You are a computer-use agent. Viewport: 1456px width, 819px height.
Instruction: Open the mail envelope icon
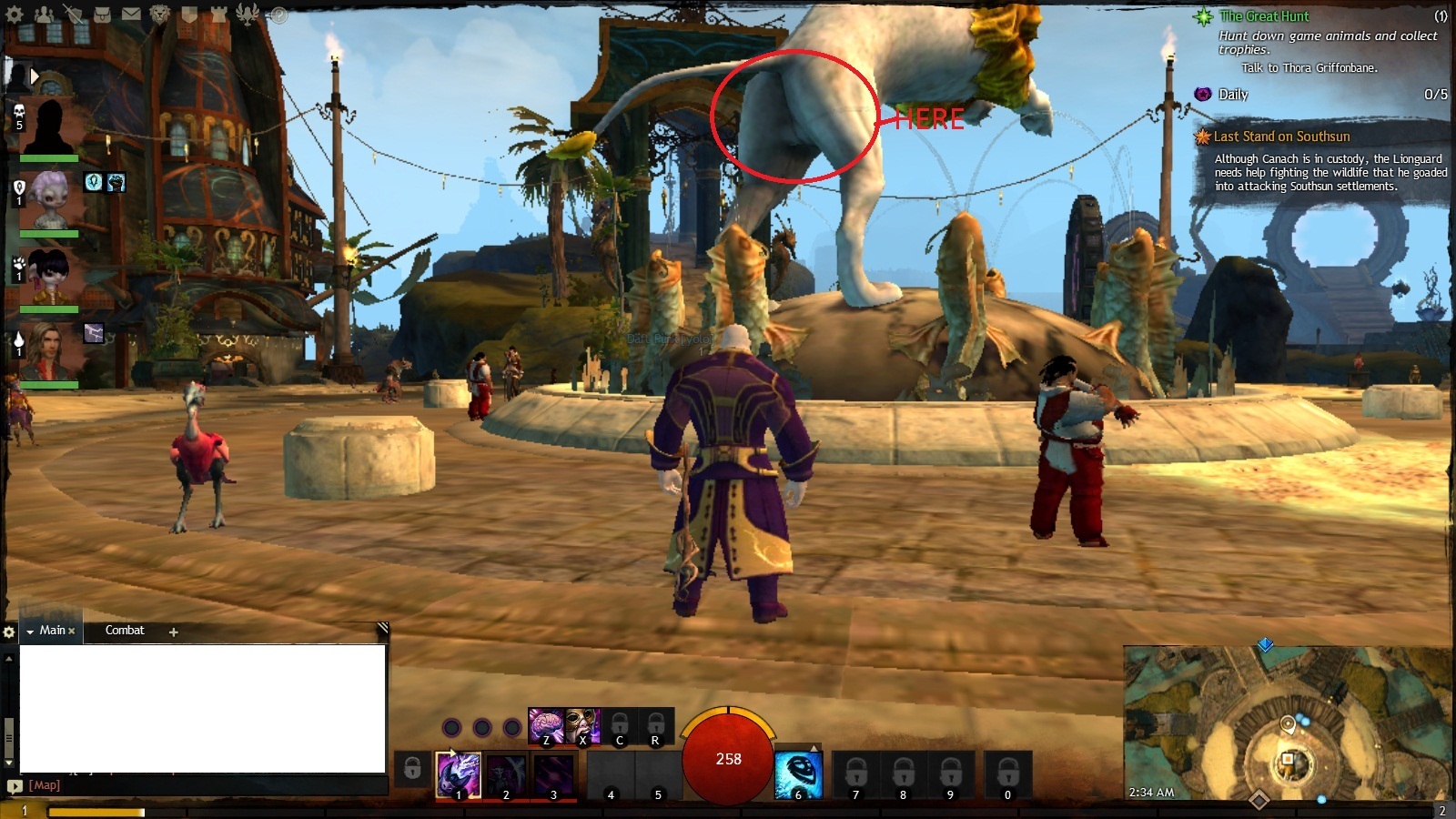click(131, 15)
